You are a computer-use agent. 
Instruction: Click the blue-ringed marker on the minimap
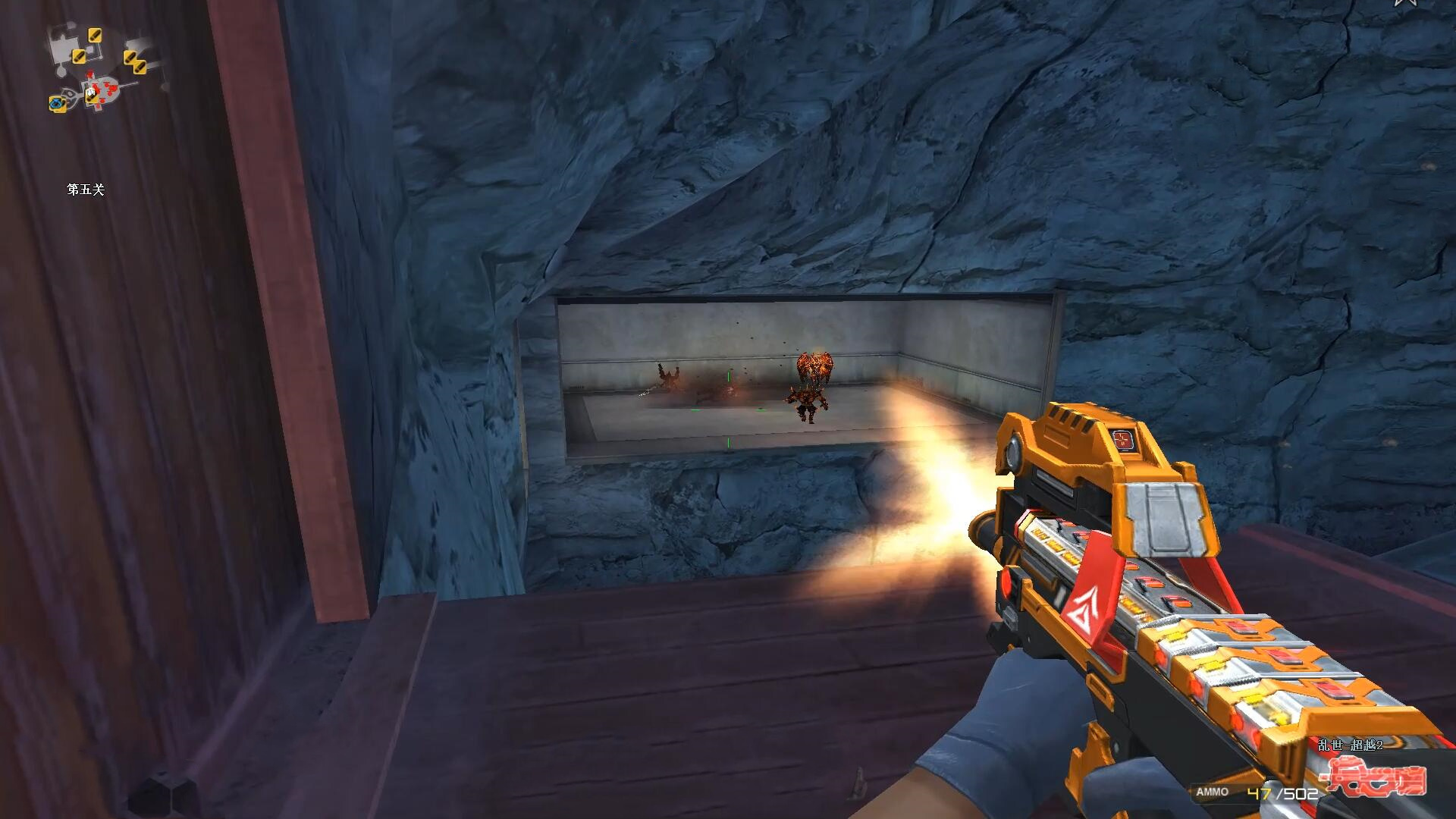57,103
